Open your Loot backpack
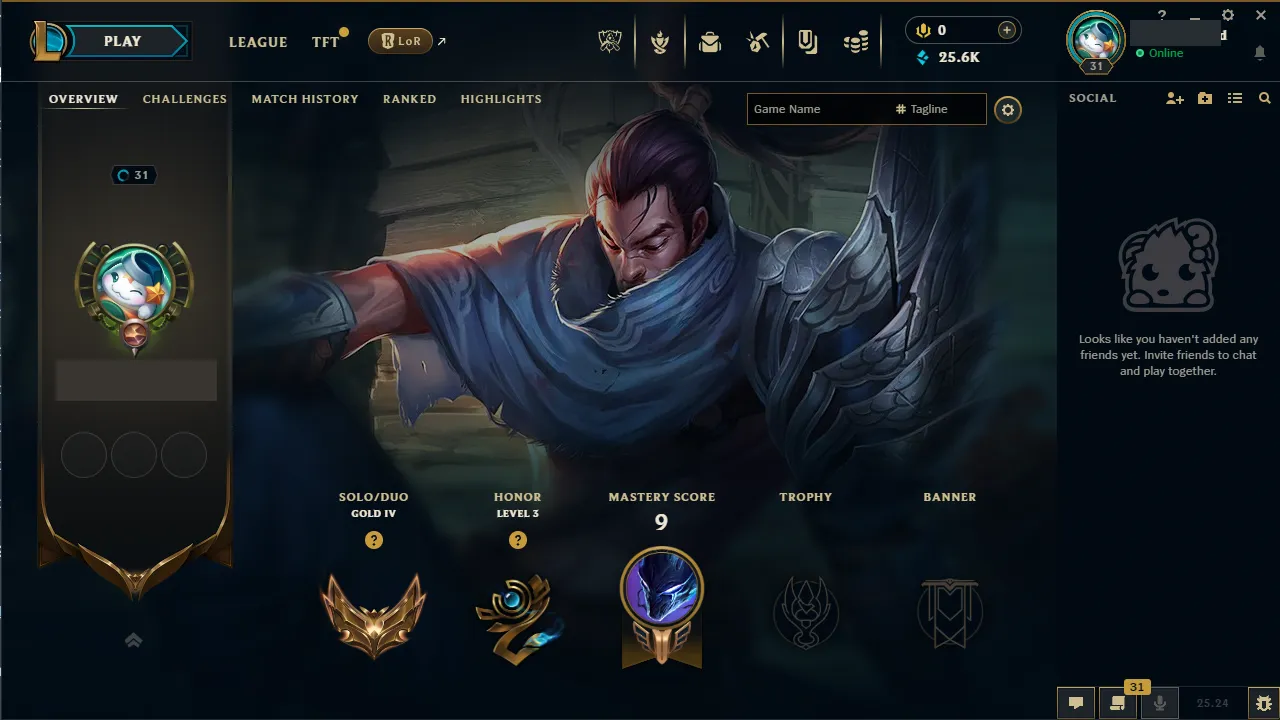Viewport: 1280px width, 720px height. [x=710, y=41]
